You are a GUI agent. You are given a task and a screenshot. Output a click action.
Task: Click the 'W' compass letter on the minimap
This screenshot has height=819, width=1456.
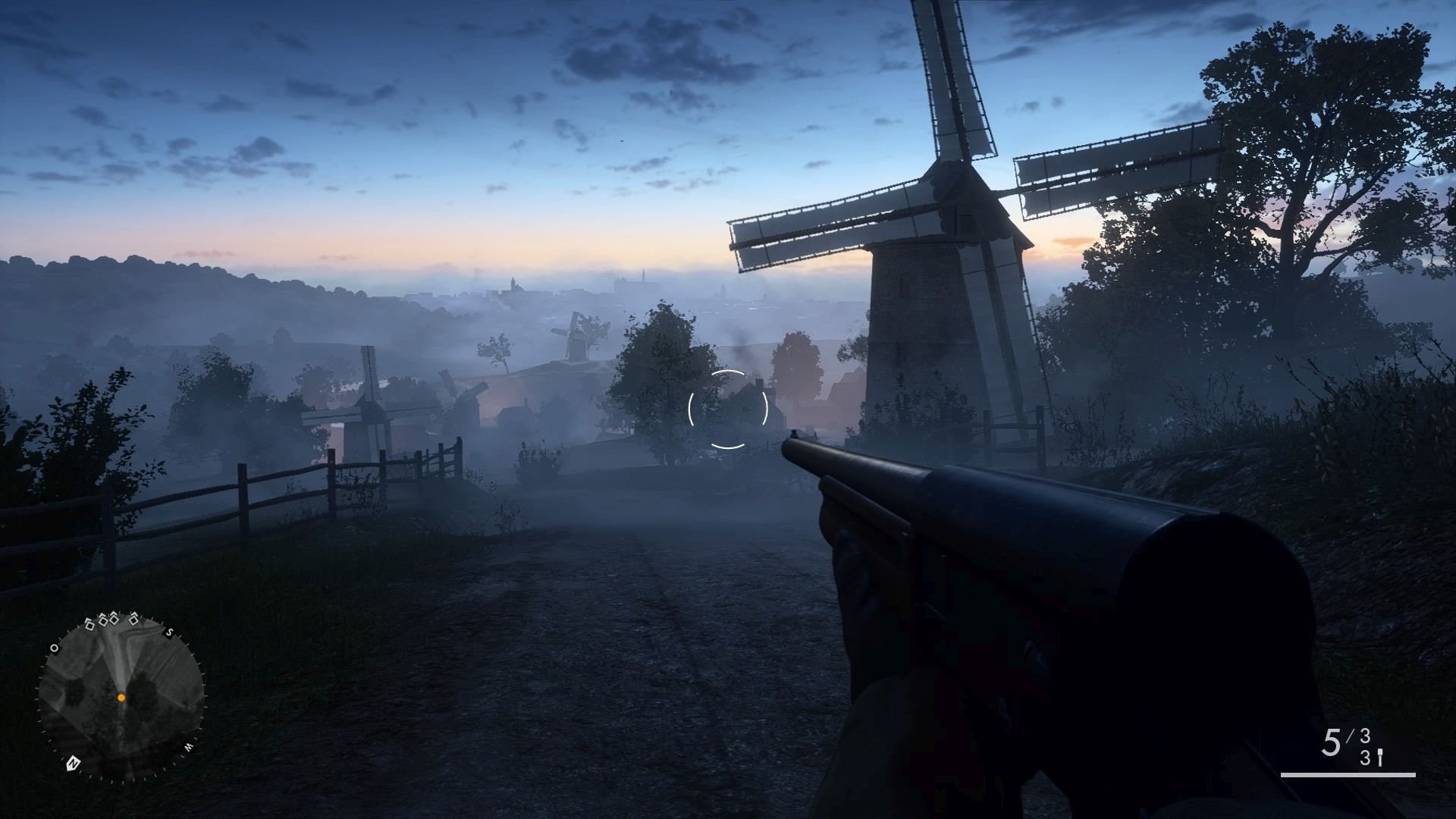(188, 746)
